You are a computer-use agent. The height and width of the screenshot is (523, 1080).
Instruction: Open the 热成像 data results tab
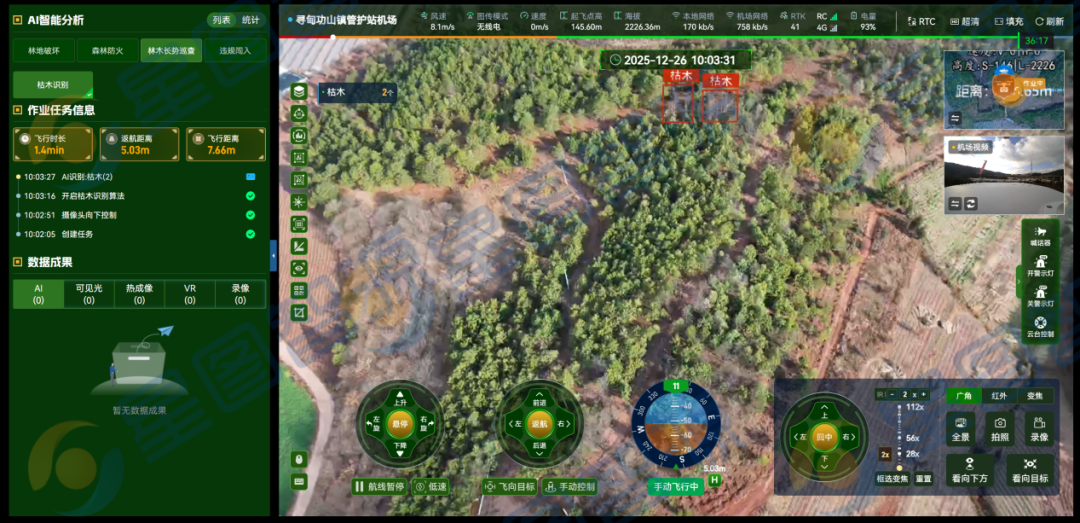click(x=140, y=293)
